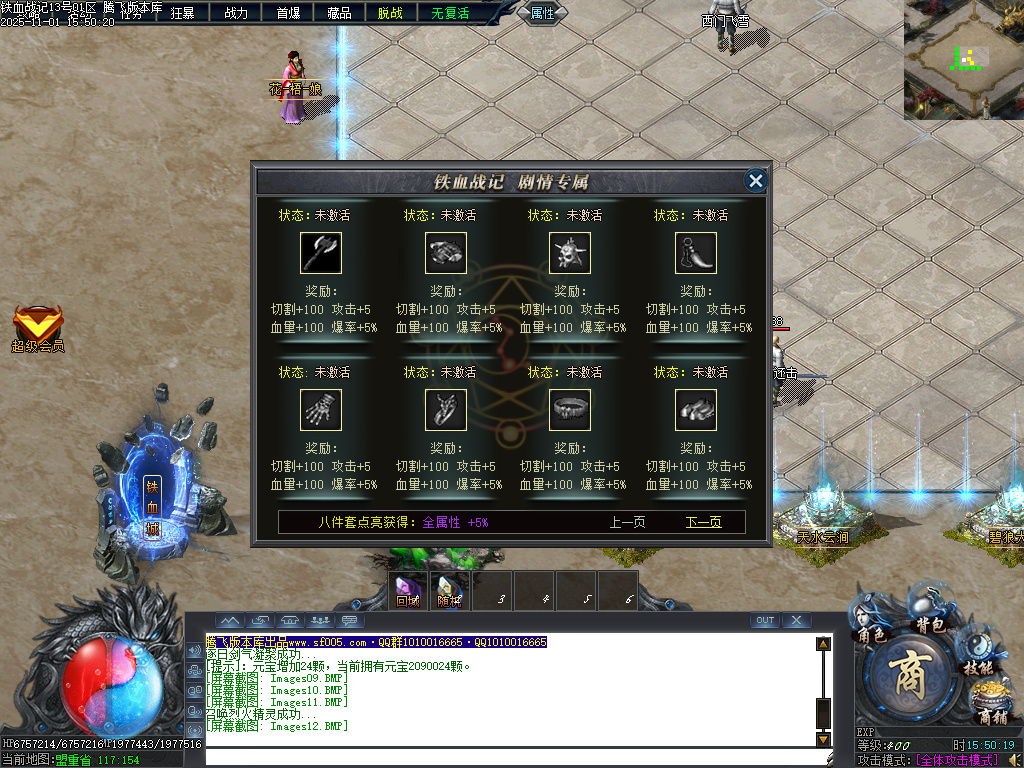Image resolution: width=1024 pixels, height=768 pixels.
Task: Click the 属性 attributes button
Action: (542, 13)
